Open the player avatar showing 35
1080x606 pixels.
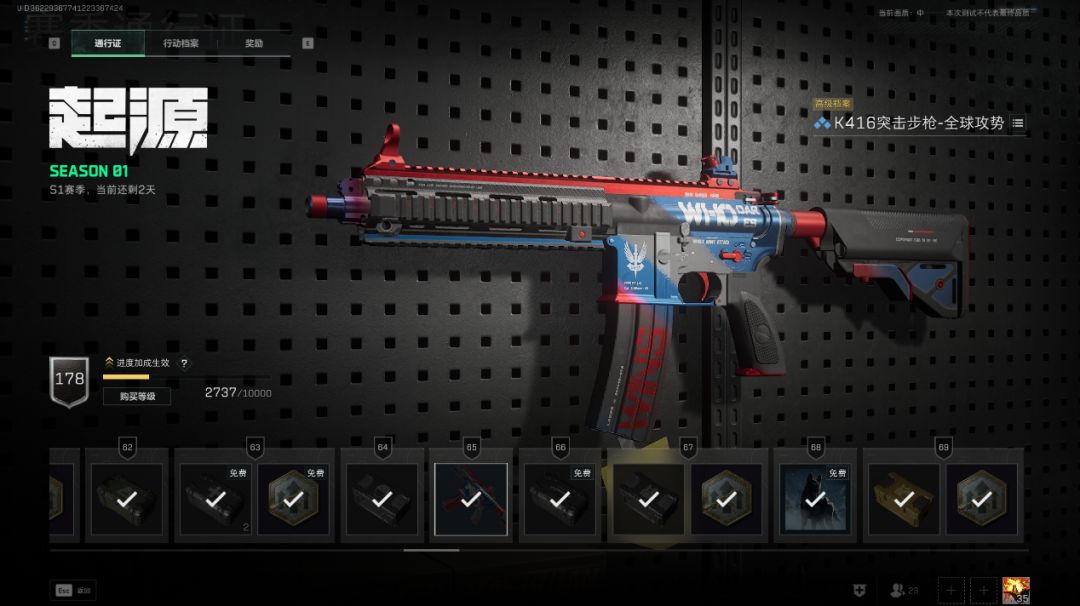(x=1016, y=591)
